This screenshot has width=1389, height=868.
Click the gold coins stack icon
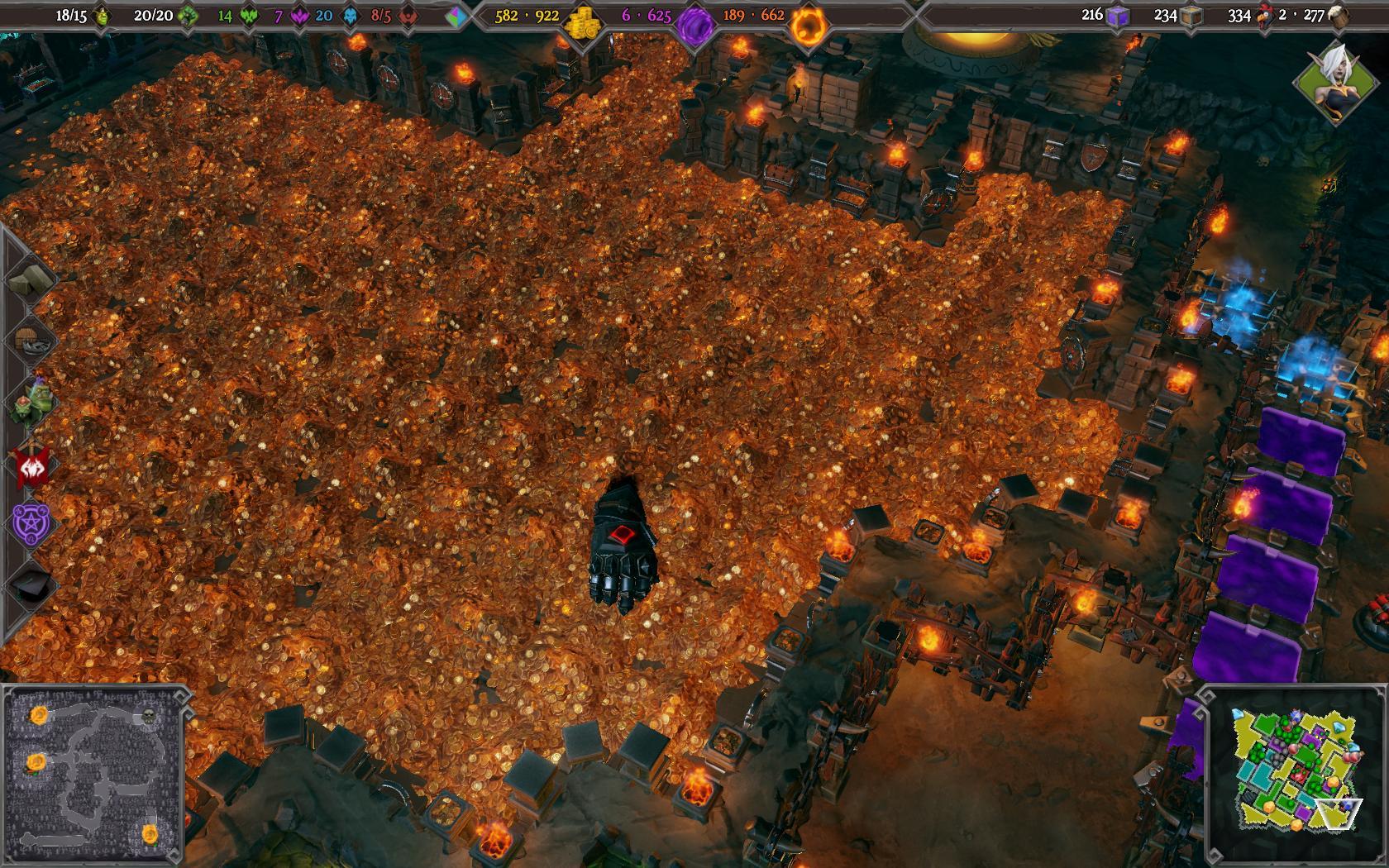pyautogui.click(x=581, y=20)
